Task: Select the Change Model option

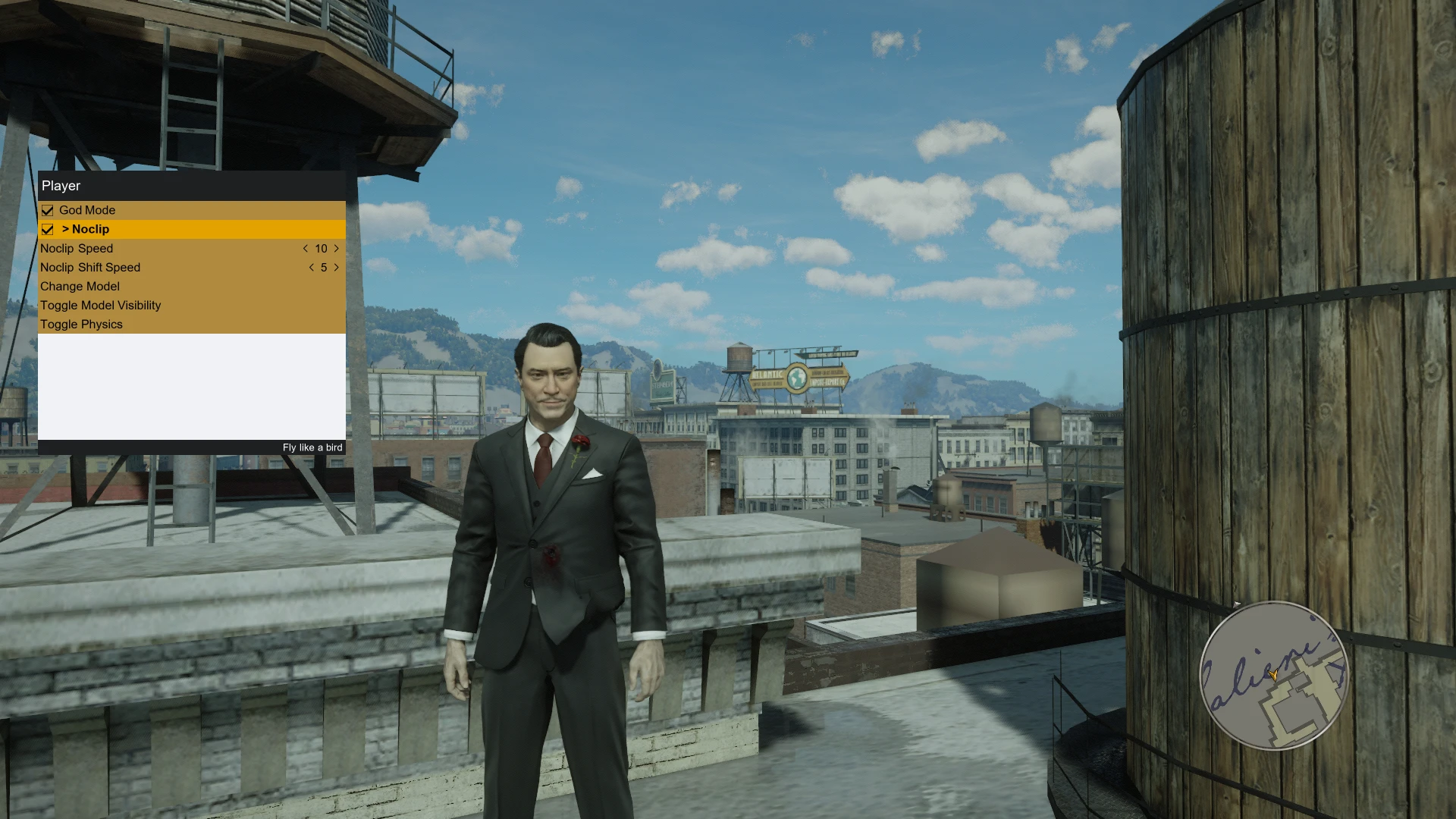Action: click(80, 286)
